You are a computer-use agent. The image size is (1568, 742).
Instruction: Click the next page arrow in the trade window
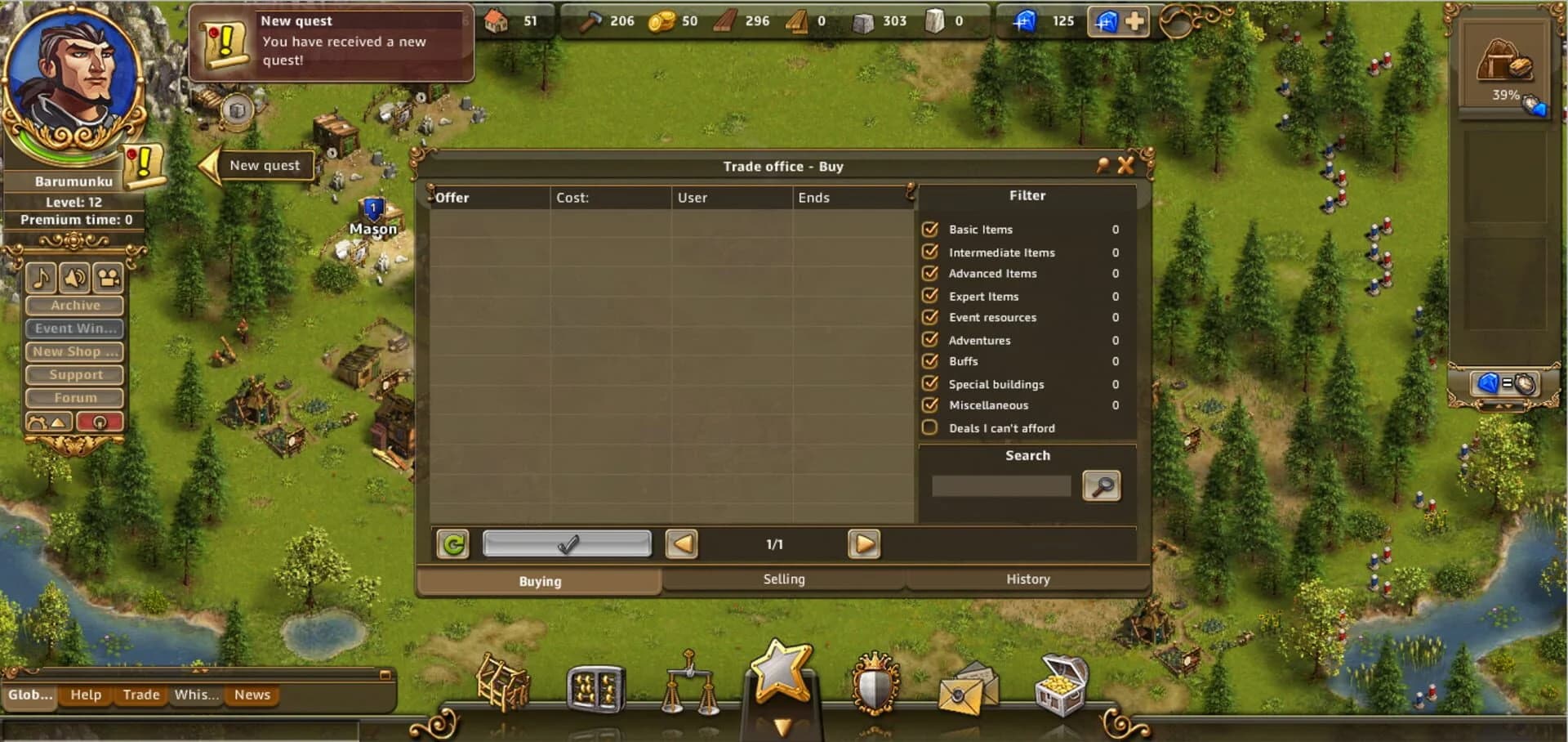(x=864, y=544)
